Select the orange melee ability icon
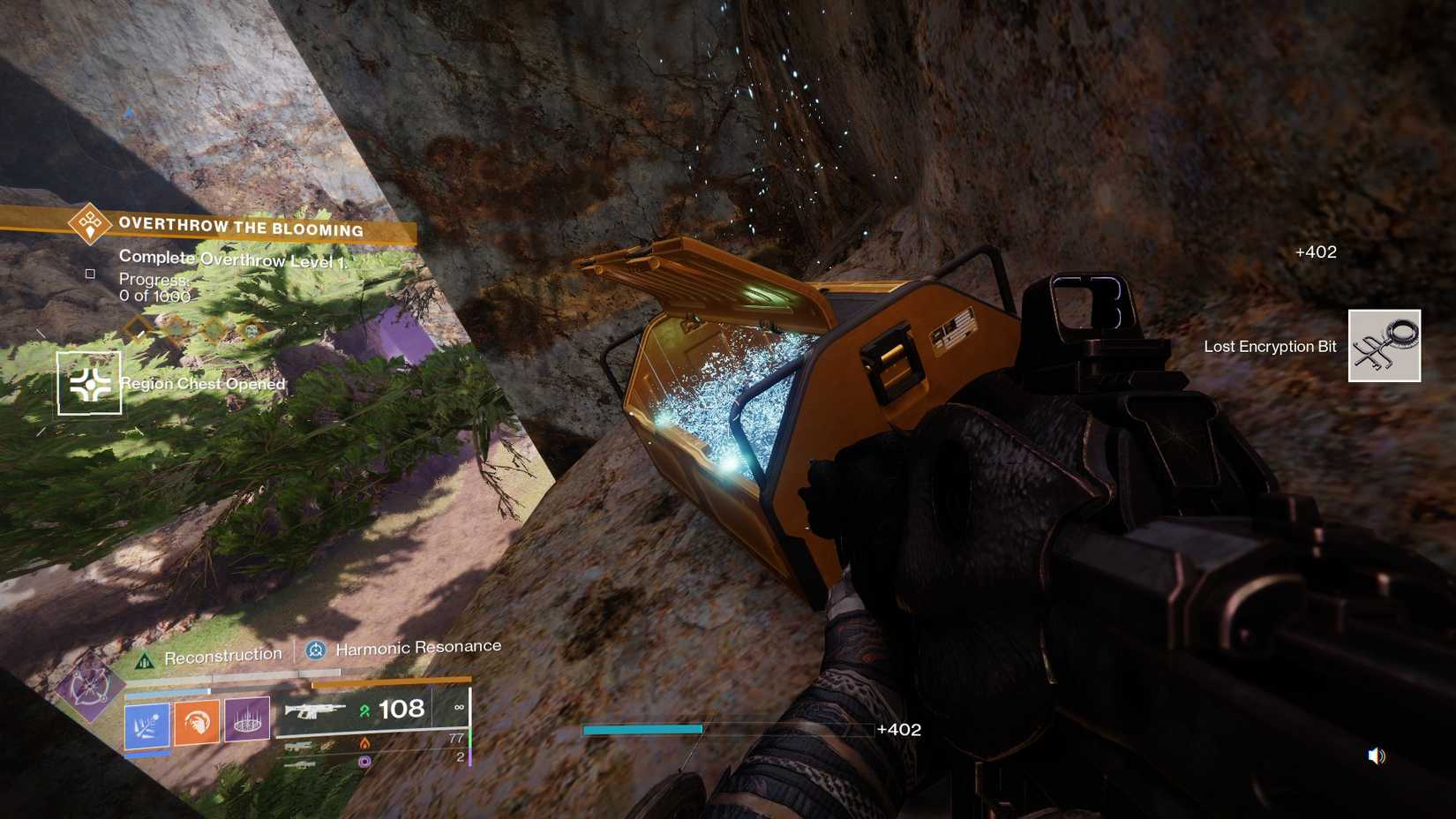1456x819 pixels. [x=195, y=720]
